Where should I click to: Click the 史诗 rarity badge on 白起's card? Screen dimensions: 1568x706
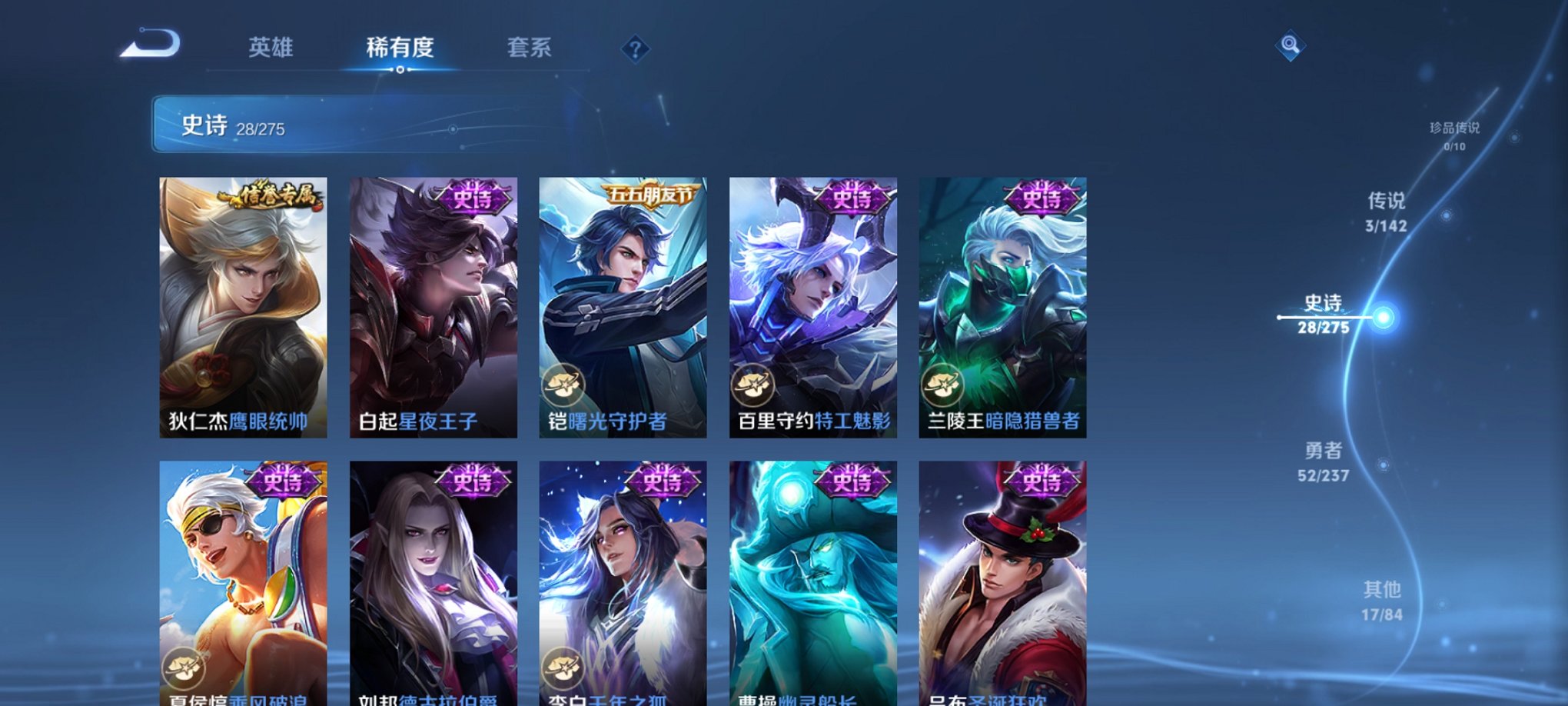click(x=471, y=198)
